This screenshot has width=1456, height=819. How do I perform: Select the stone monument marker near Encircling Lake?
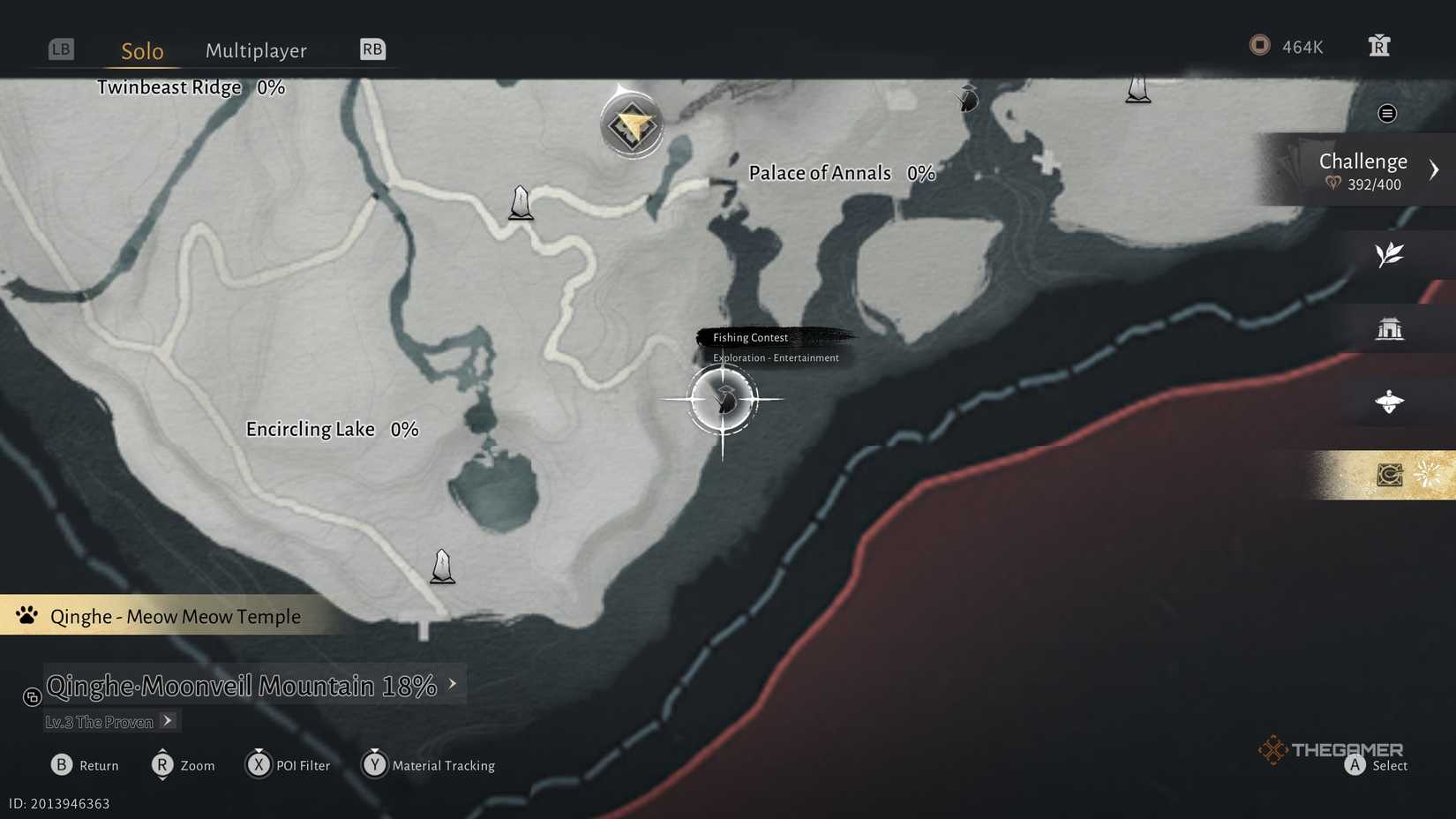click(442, 567)
